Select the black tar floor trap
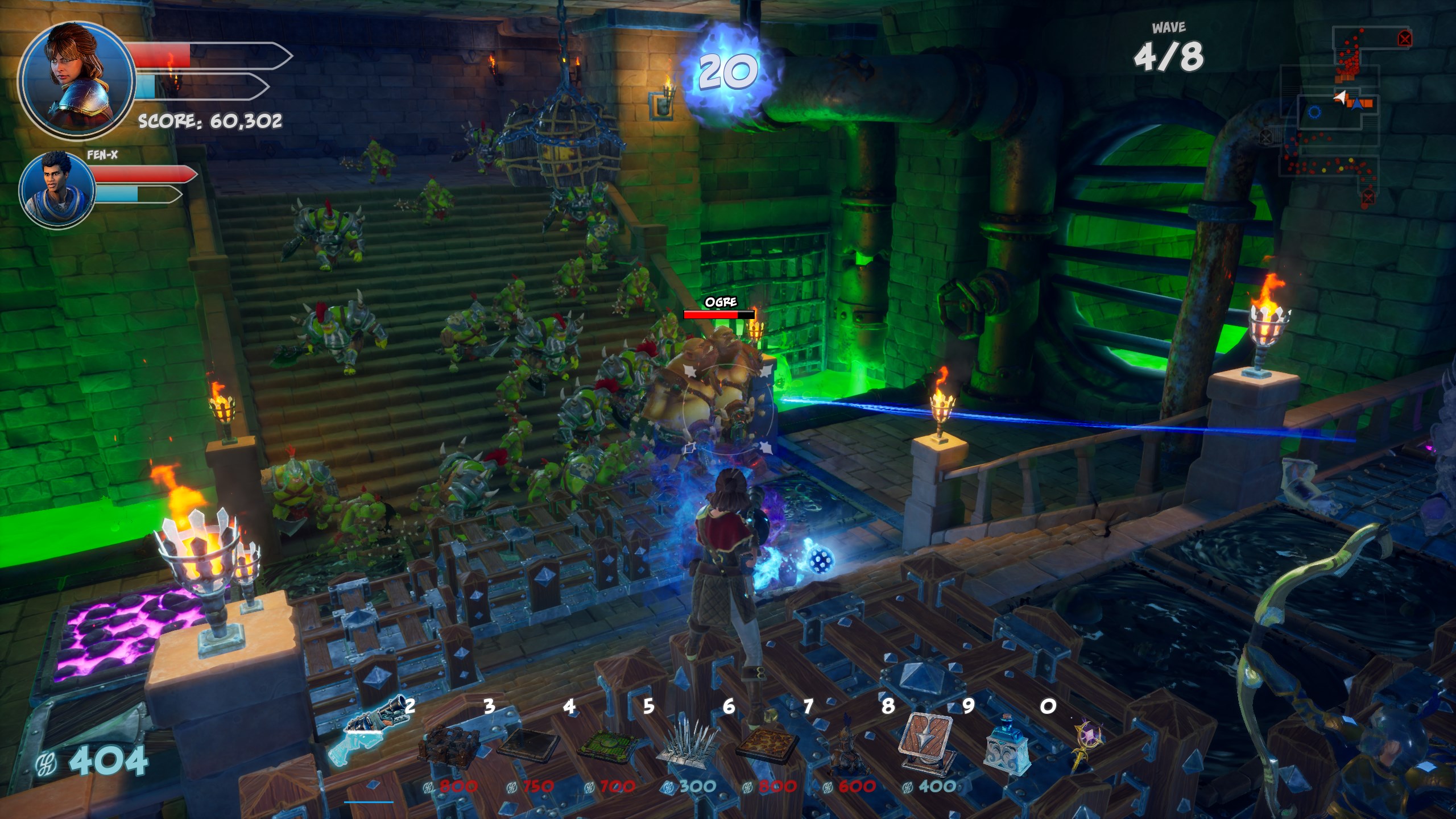Viewport: 1456px width, 819px height. pos(529,745)
